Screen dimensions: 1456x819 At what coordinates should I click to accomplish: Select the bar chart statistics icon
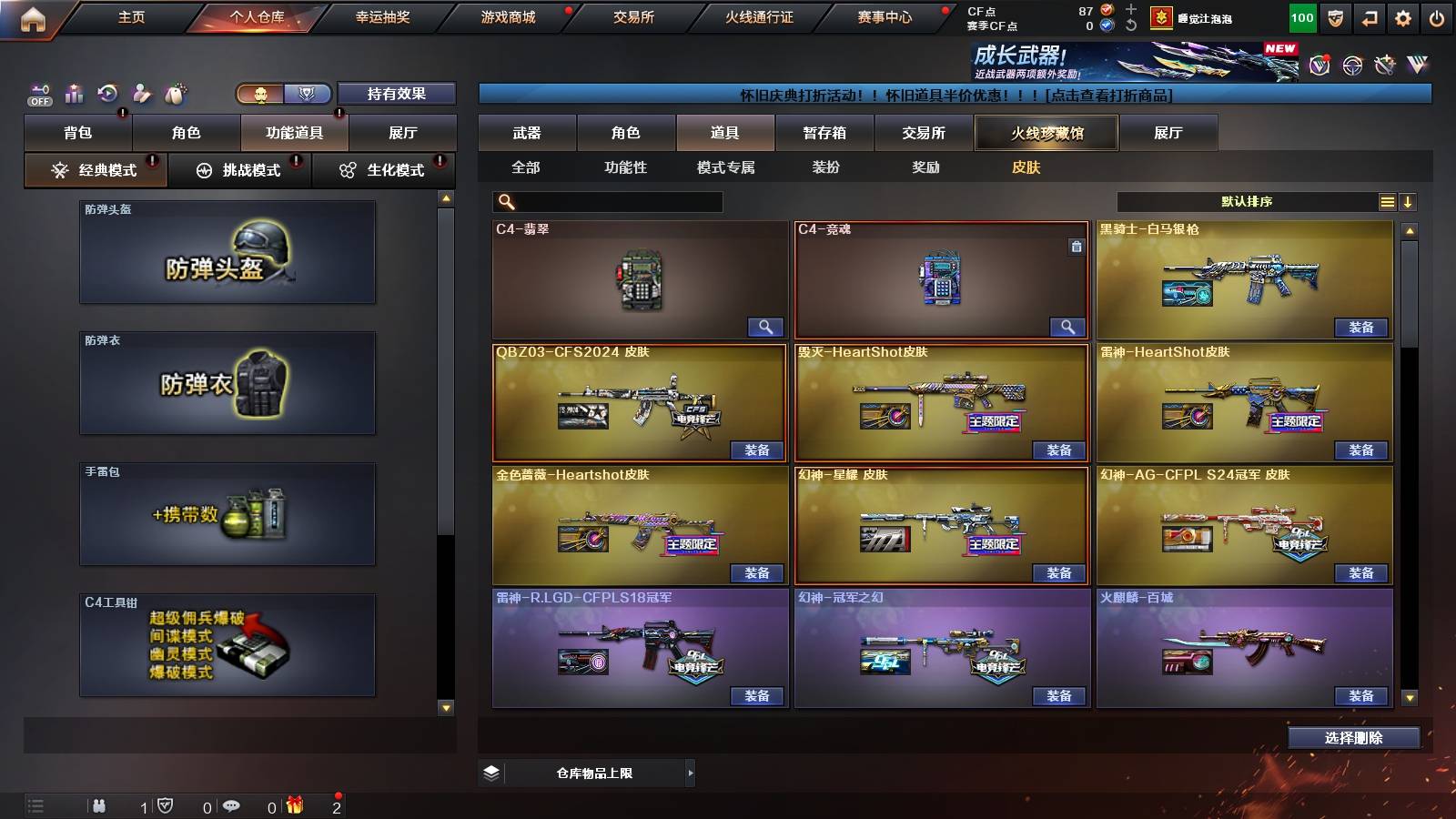tap(73, 94)
